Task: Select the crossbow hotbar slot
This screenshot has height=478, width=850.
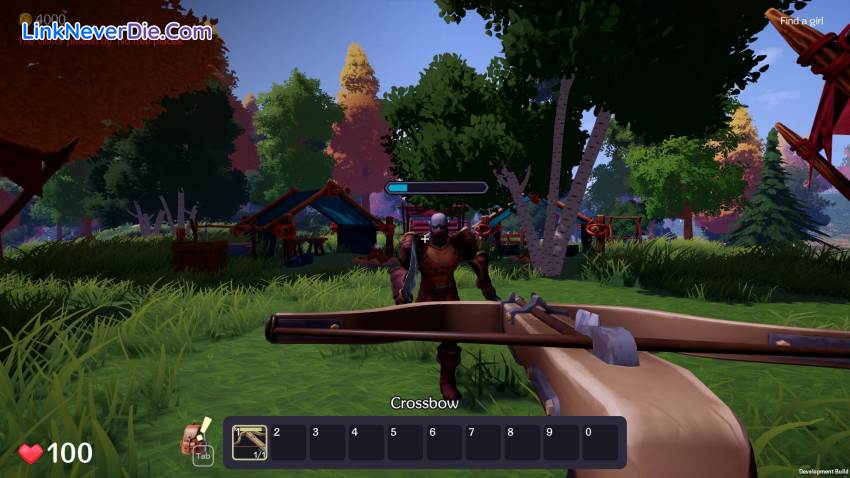Action: click(x=249, y=442)
